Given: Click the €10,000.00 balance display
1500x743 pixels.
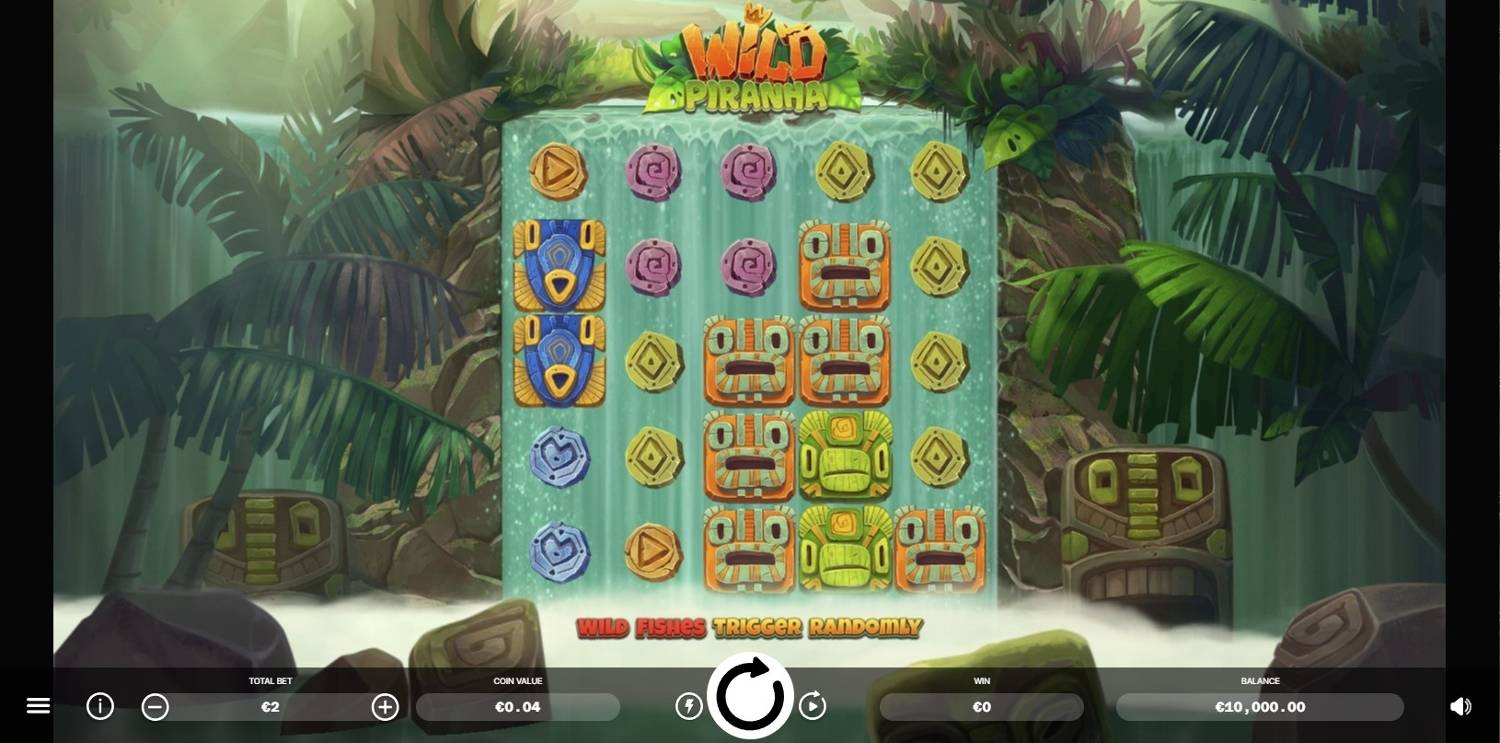Looking at the screenshot, I should 1260,707.
